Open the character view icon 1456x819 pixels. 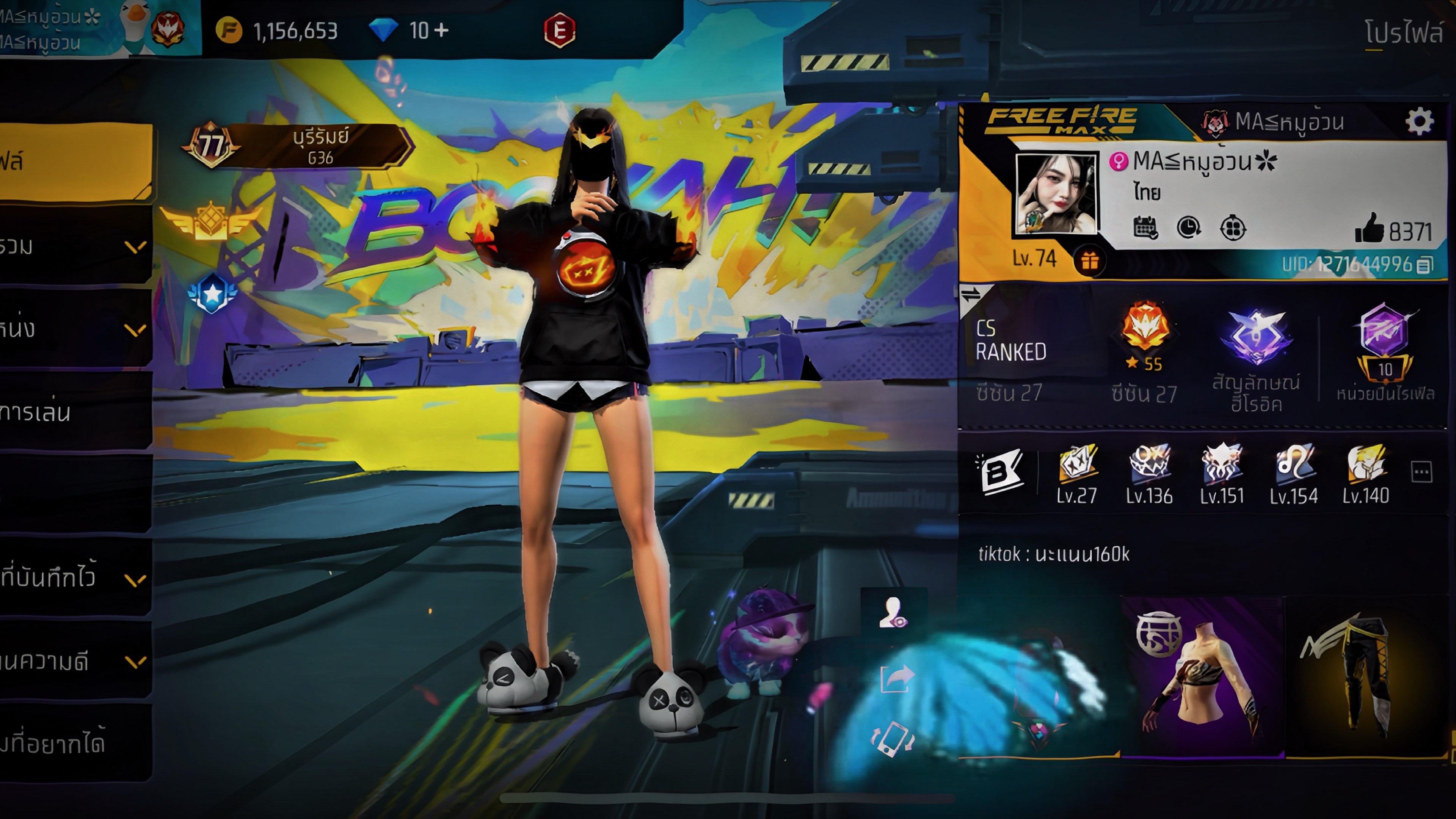[x=893, y=612]
